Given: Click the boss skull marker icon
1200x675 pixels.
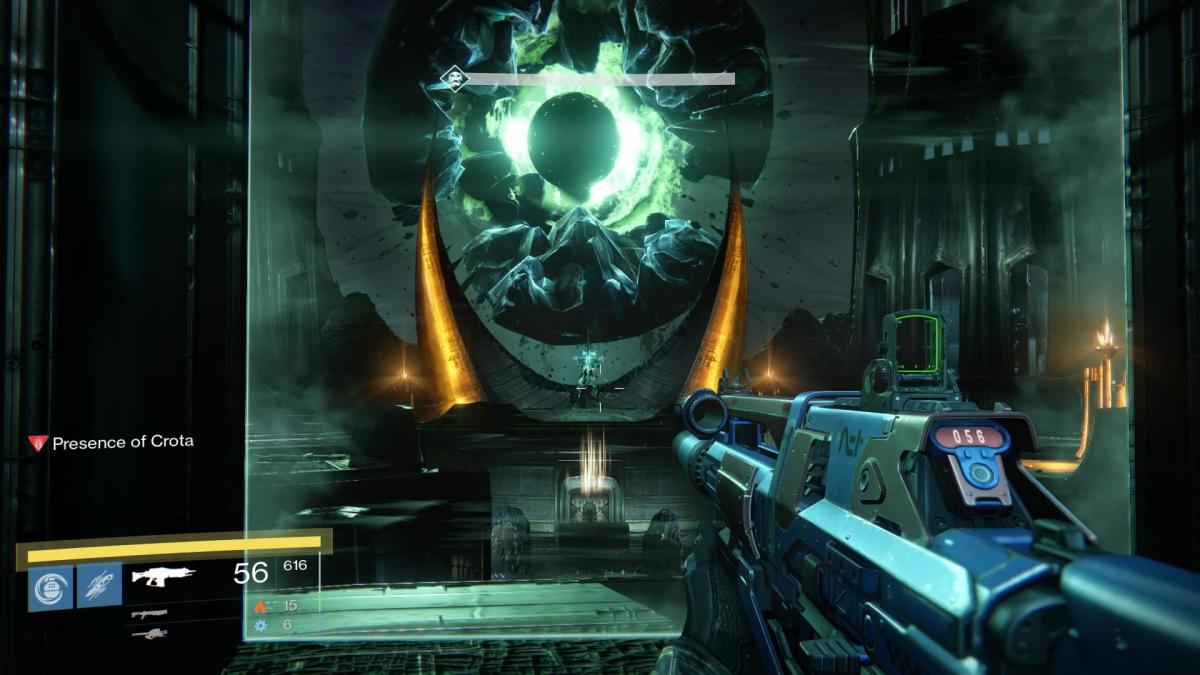Looking at the screenshot, I should pyautogui.click(x=454, y=78).
